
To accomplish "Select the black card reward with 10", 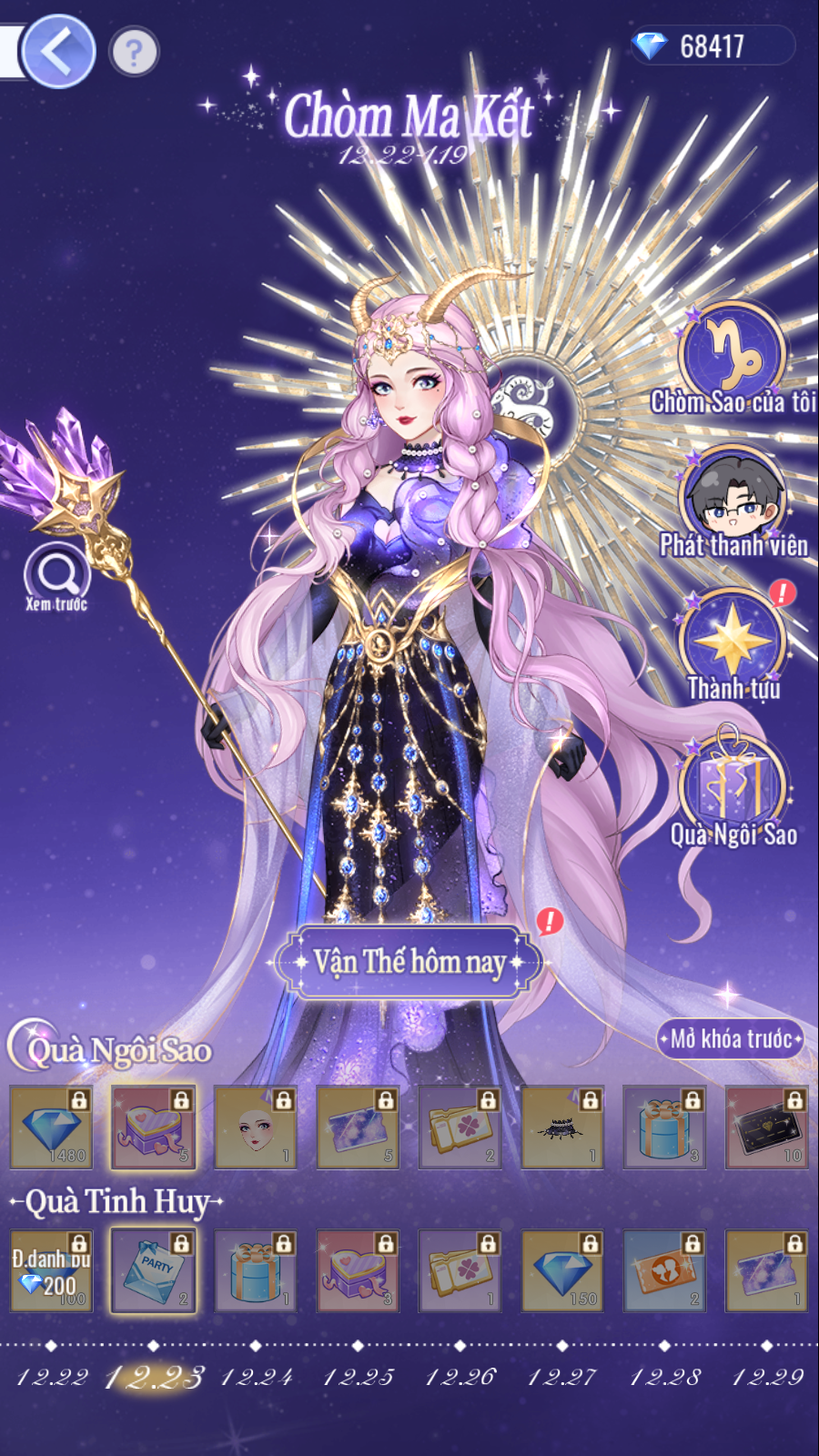I will coord(767,1127).
